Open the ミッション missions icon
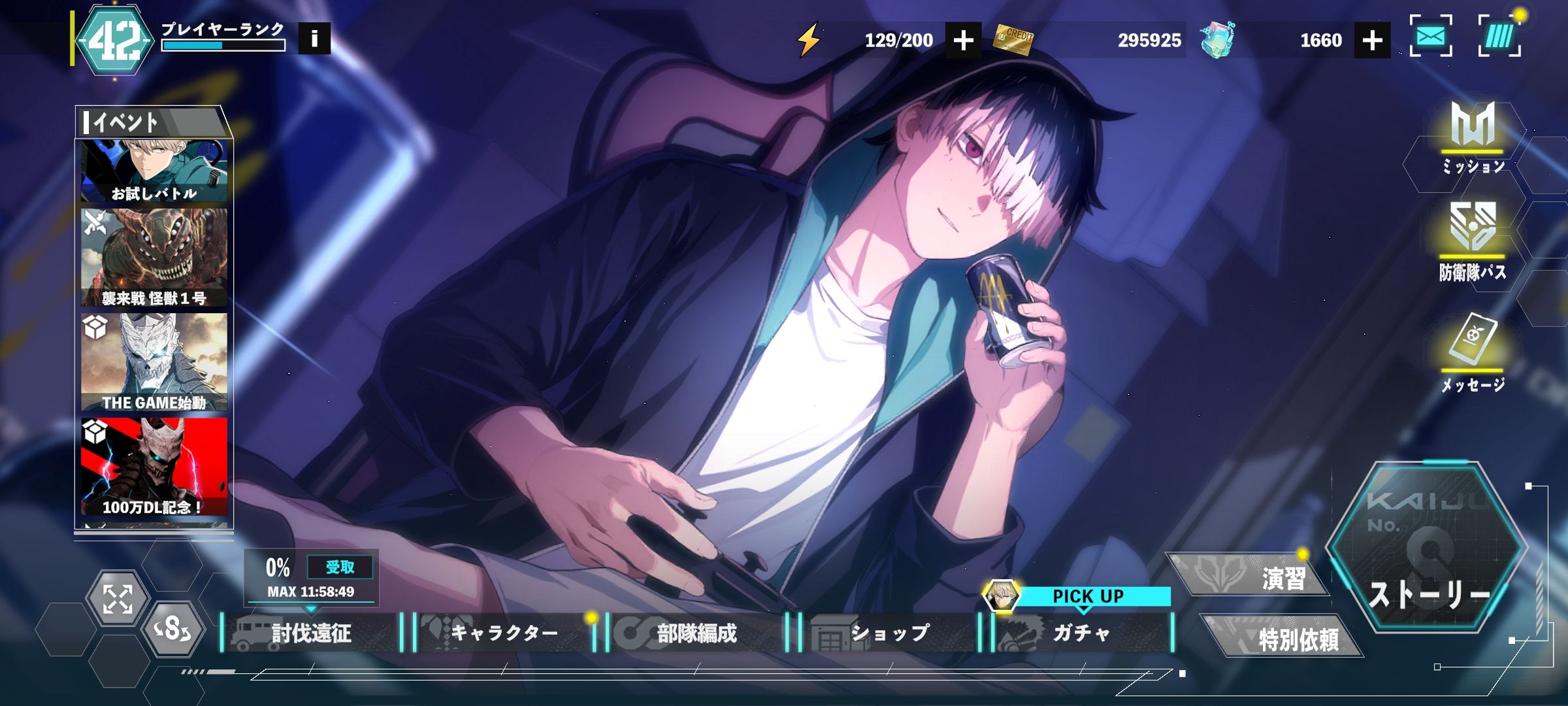The width and height of the screenshot is (1568, 706). [1473, 137]
